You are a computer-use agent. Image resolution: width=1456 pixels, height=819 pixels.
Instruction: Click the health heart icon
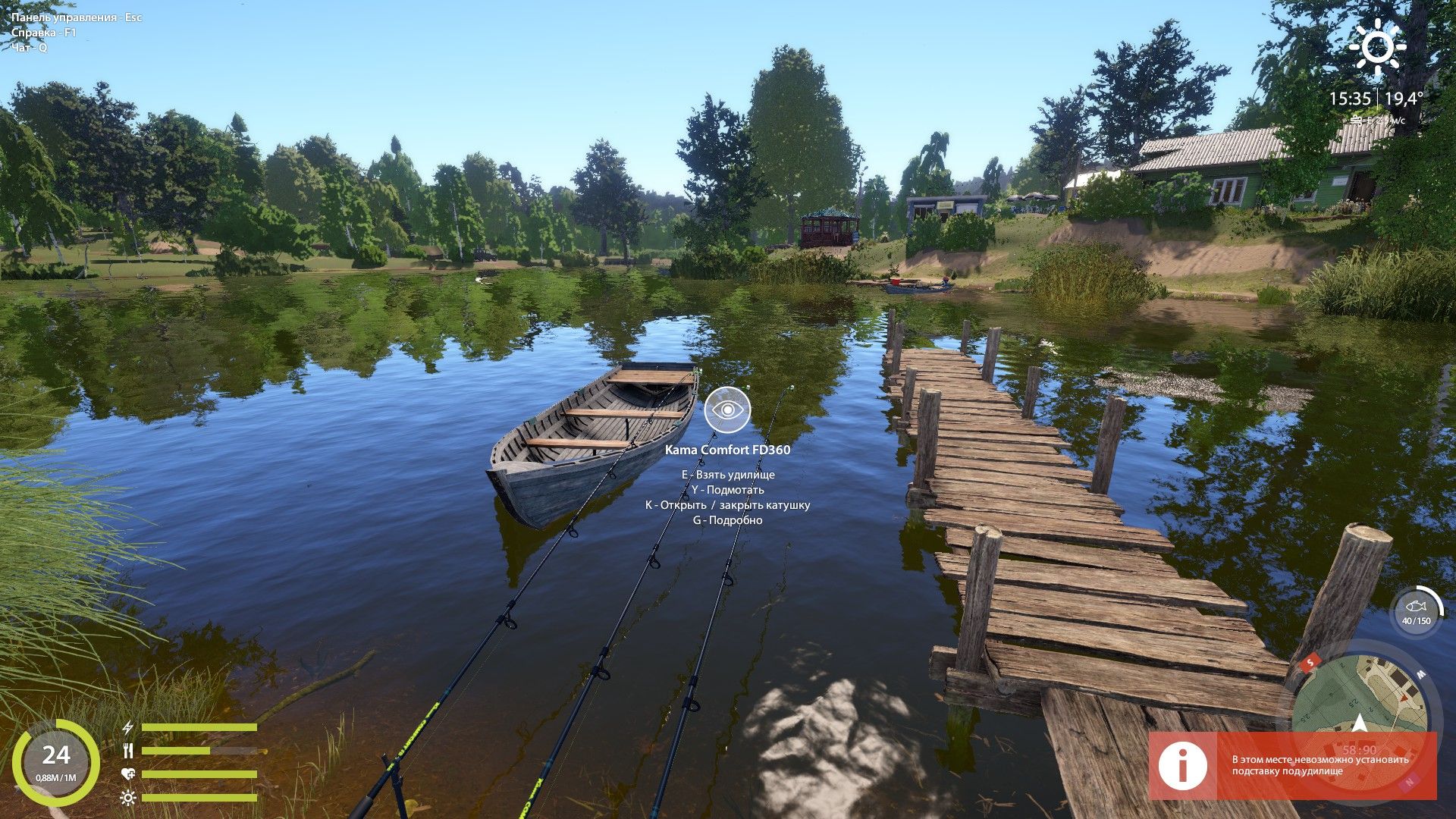point(128,773)
